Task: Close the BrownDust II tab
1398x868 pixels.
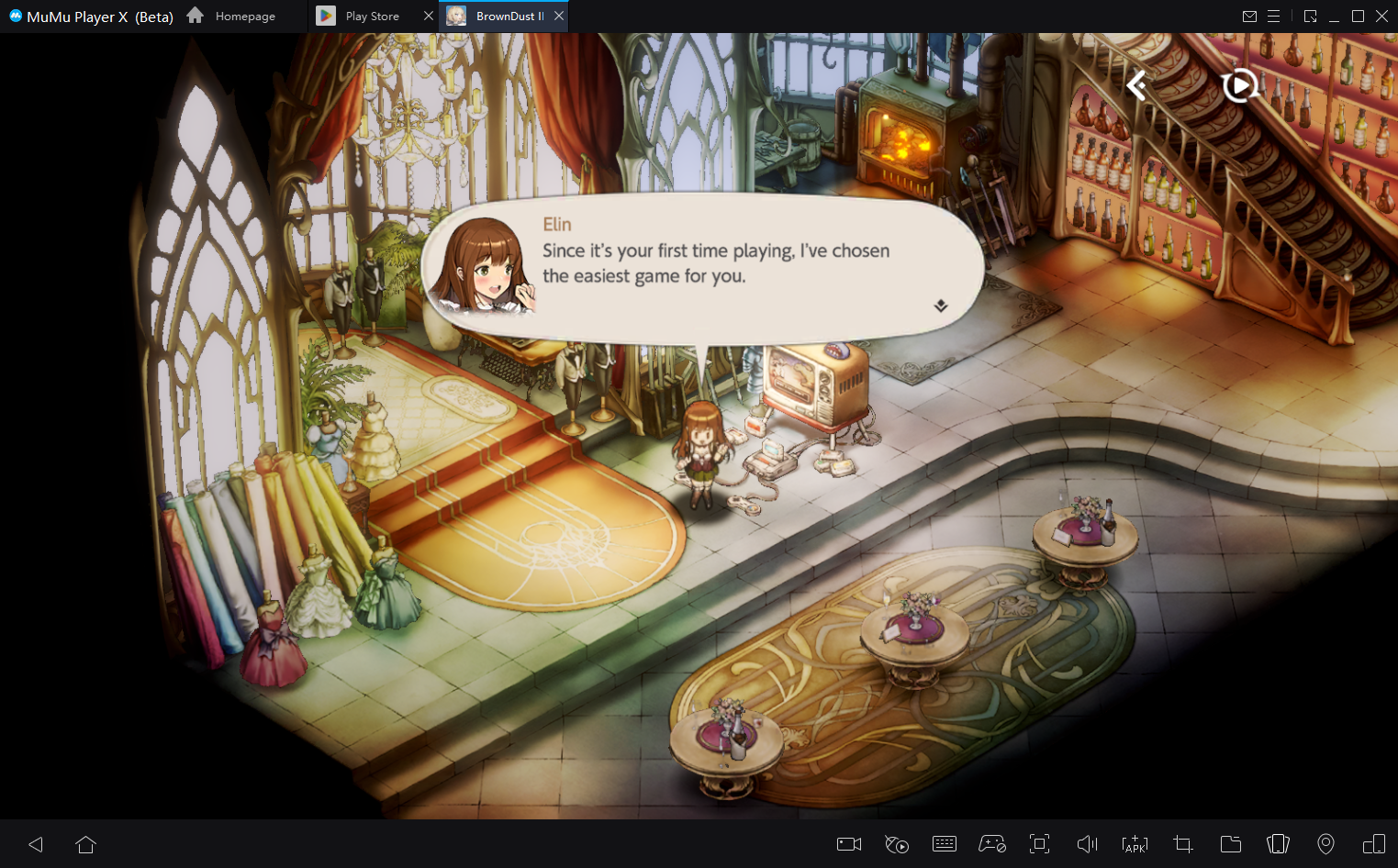Action: pyautogui.click(x=559, y=16)
